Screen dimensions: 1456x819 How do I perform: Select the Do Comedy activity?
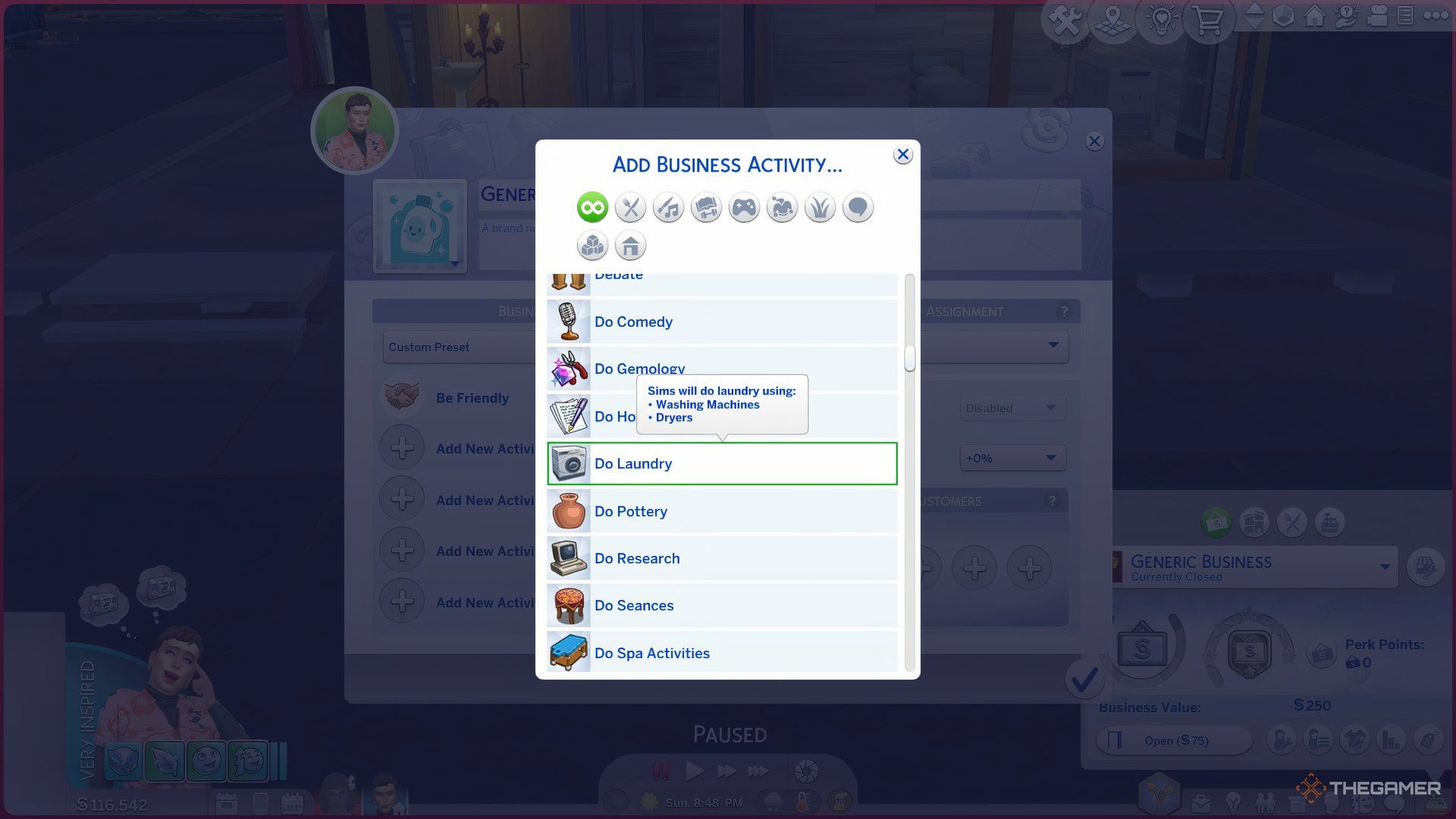coord(721,322)
